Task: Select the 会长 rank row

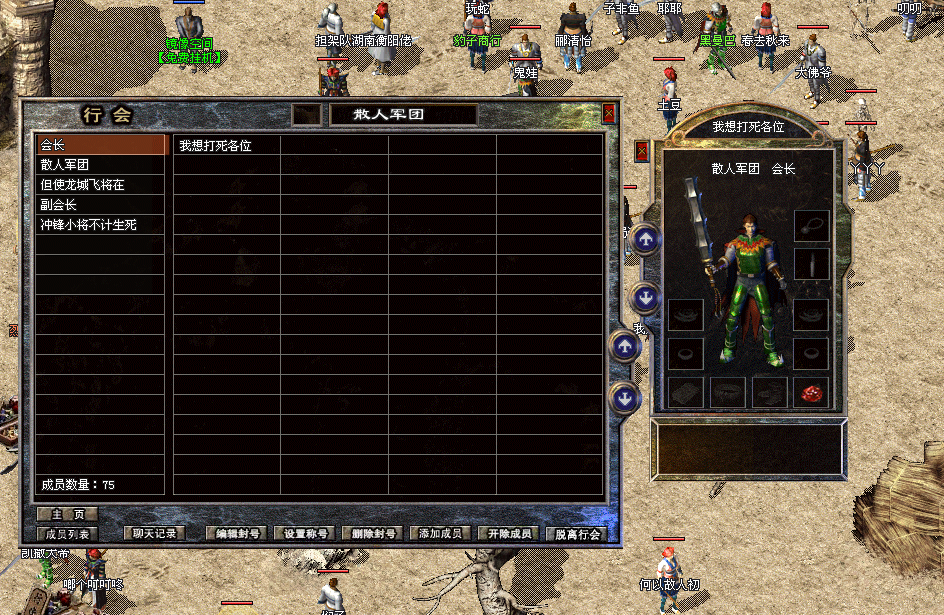Action: (100, 145)
